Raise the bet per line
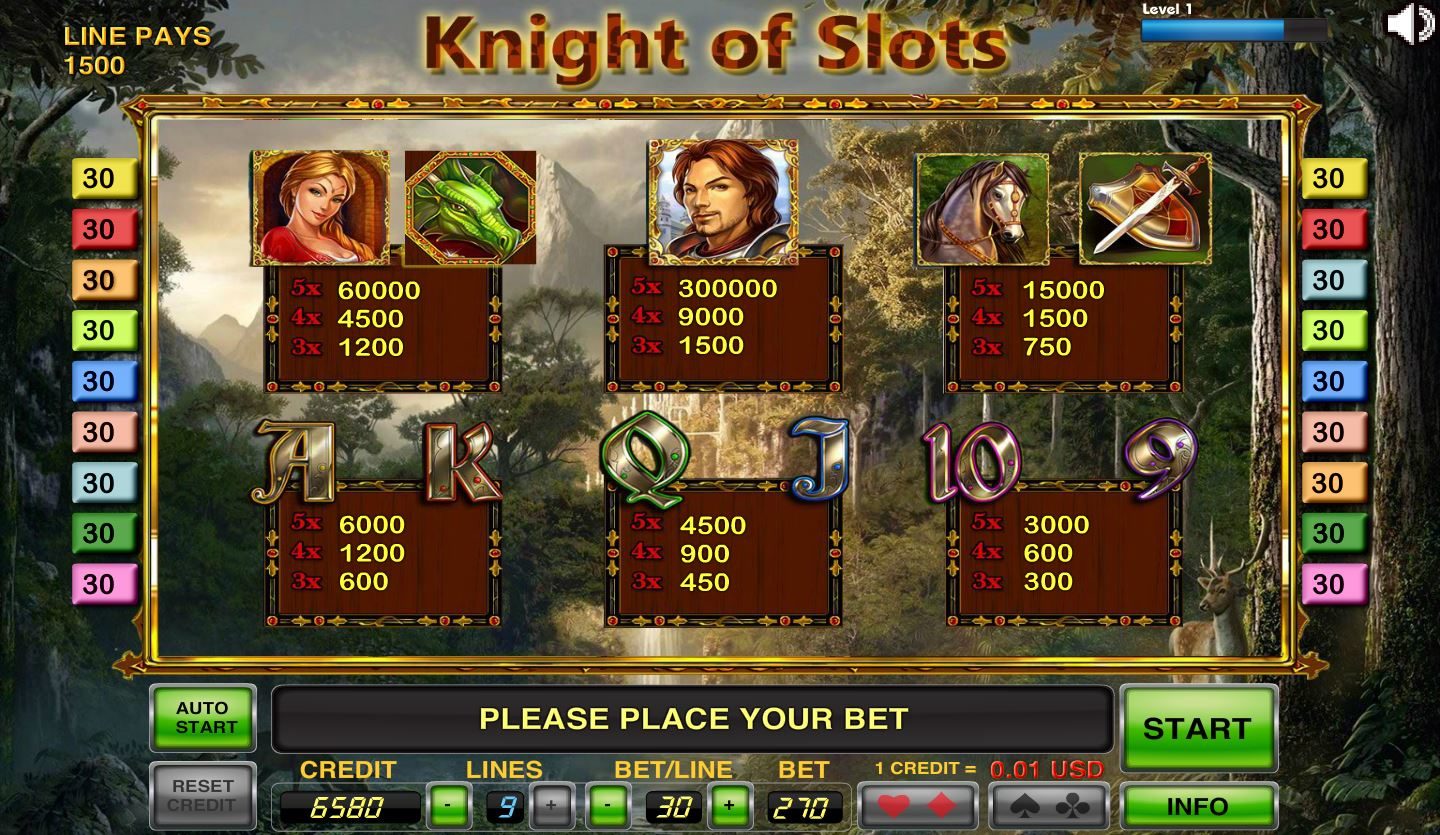This screenshot has height=835, width=1440. [729, 806]
